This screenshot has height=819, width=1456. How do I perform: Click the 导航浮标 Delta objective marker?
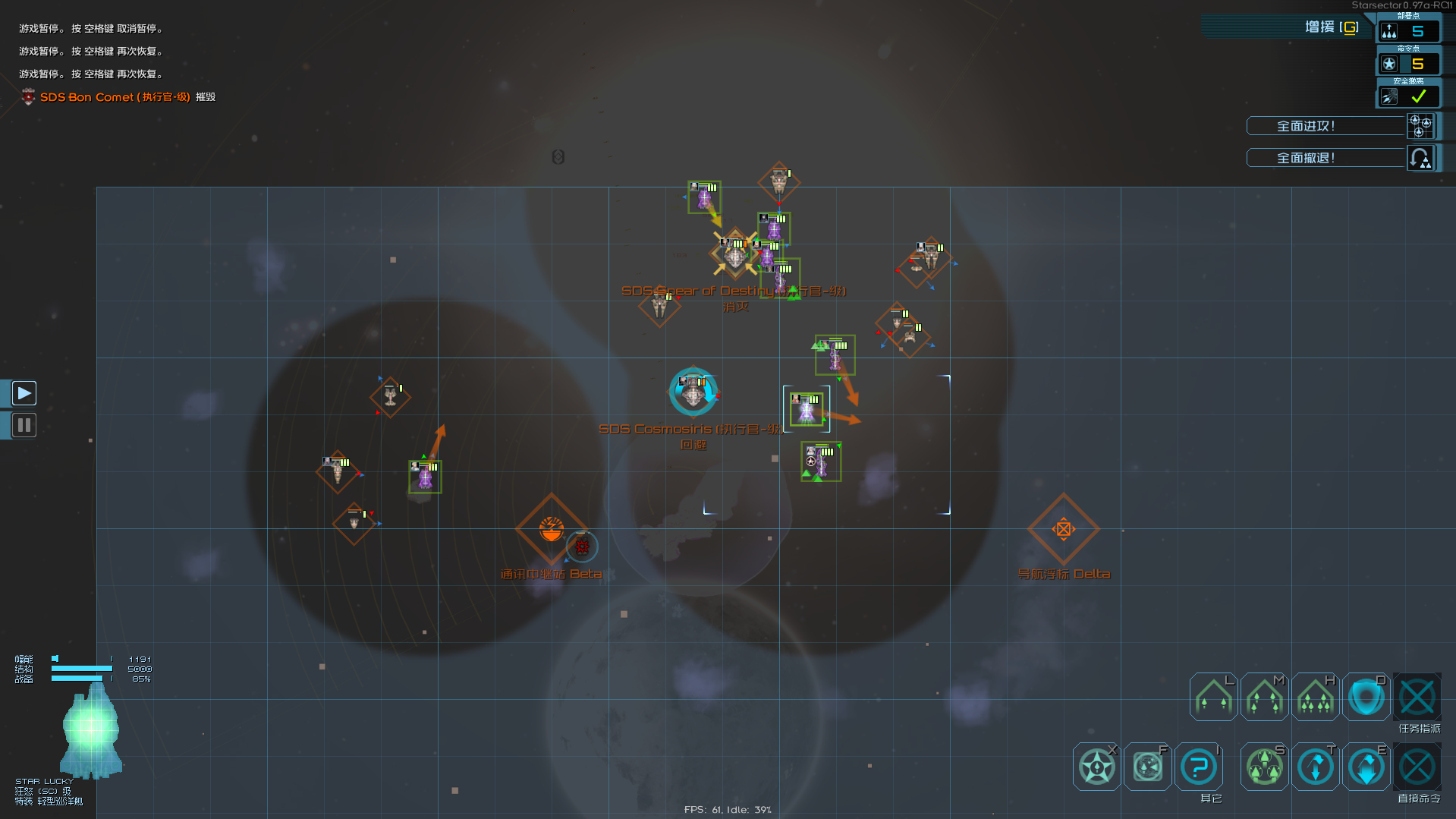point(1064,528)
